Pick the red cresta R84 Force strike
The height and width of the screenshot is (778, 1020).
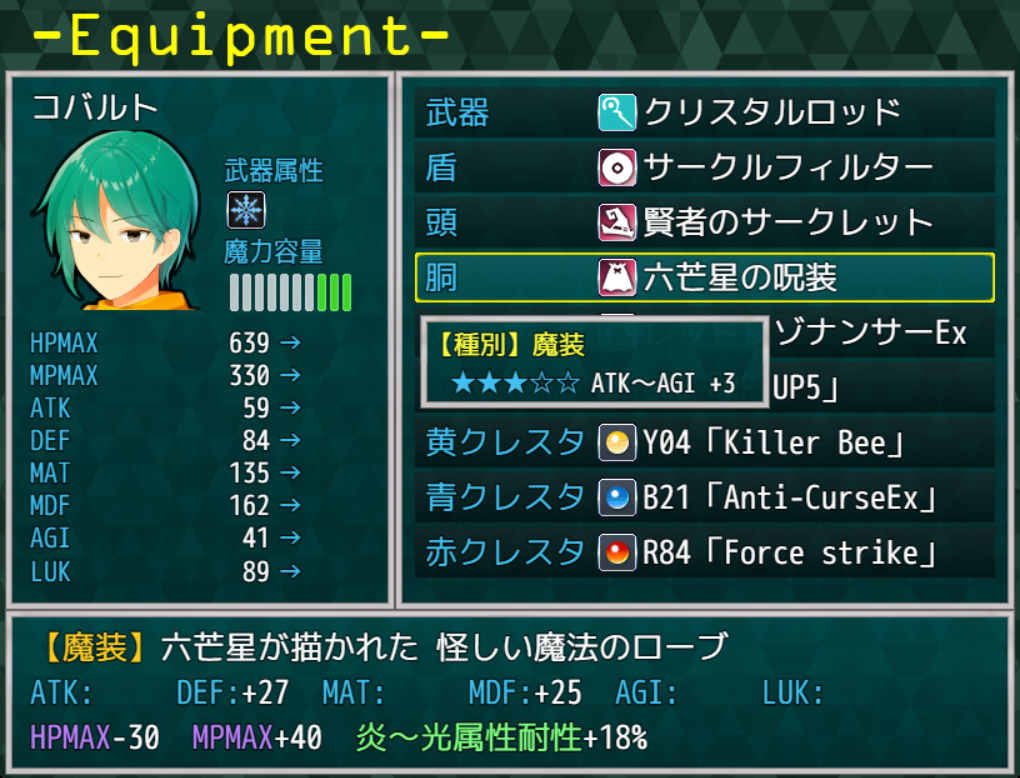click(x=704, y=553)
